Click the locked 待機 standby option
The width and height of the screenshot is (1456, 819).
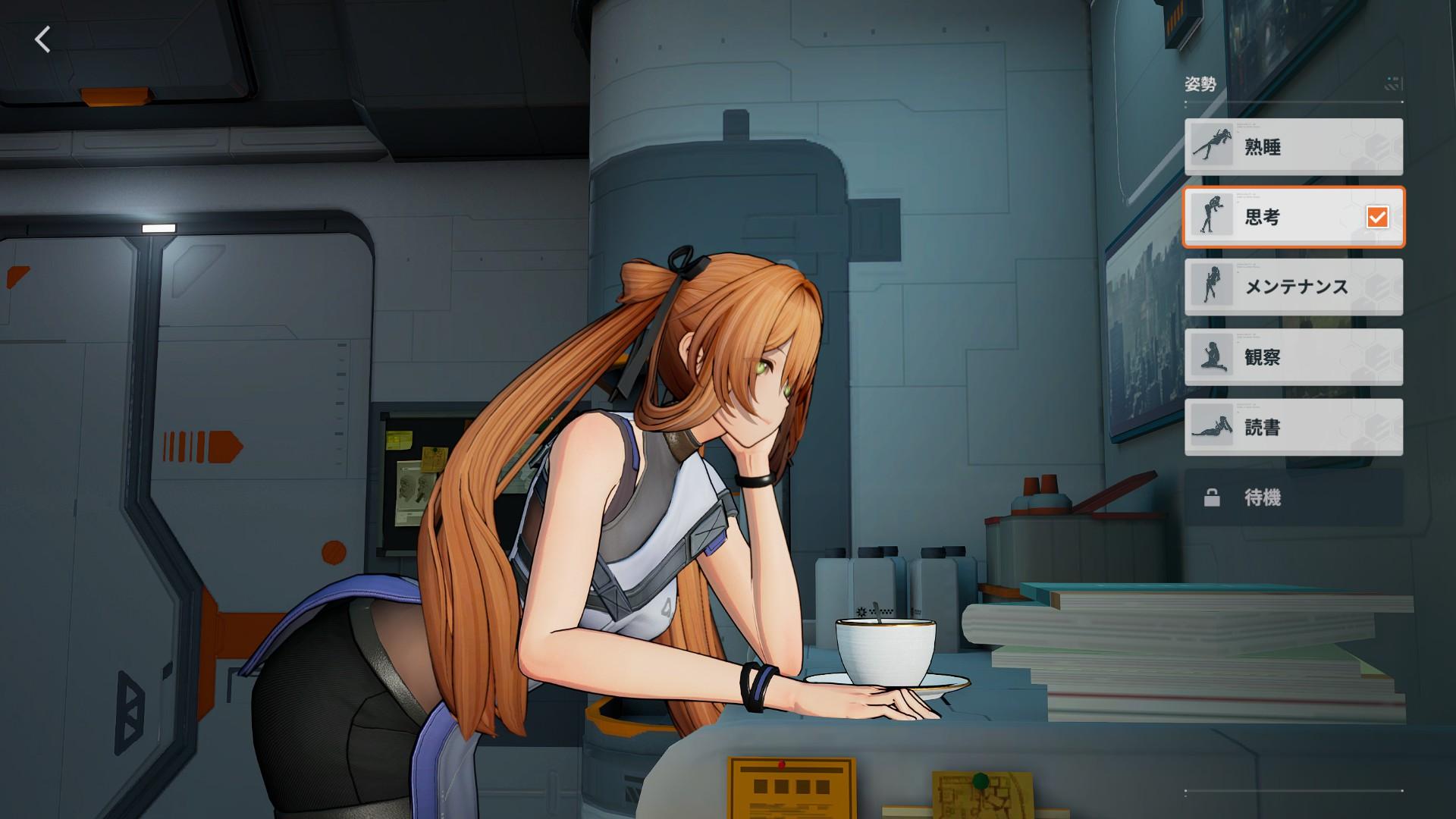pos(1289,497)
